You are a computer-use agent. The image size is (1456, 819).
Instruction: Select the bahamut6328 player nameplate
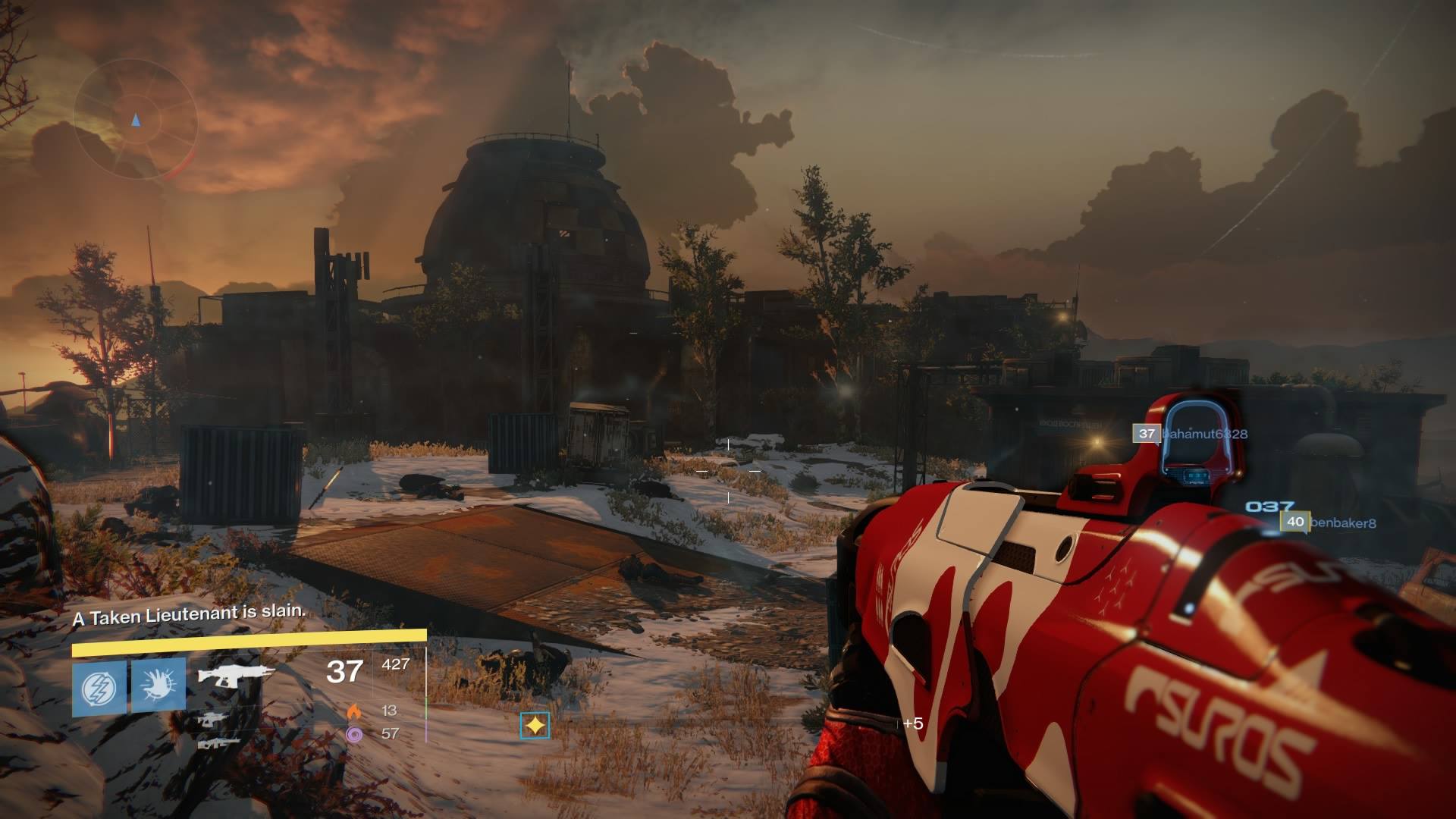1190,434
